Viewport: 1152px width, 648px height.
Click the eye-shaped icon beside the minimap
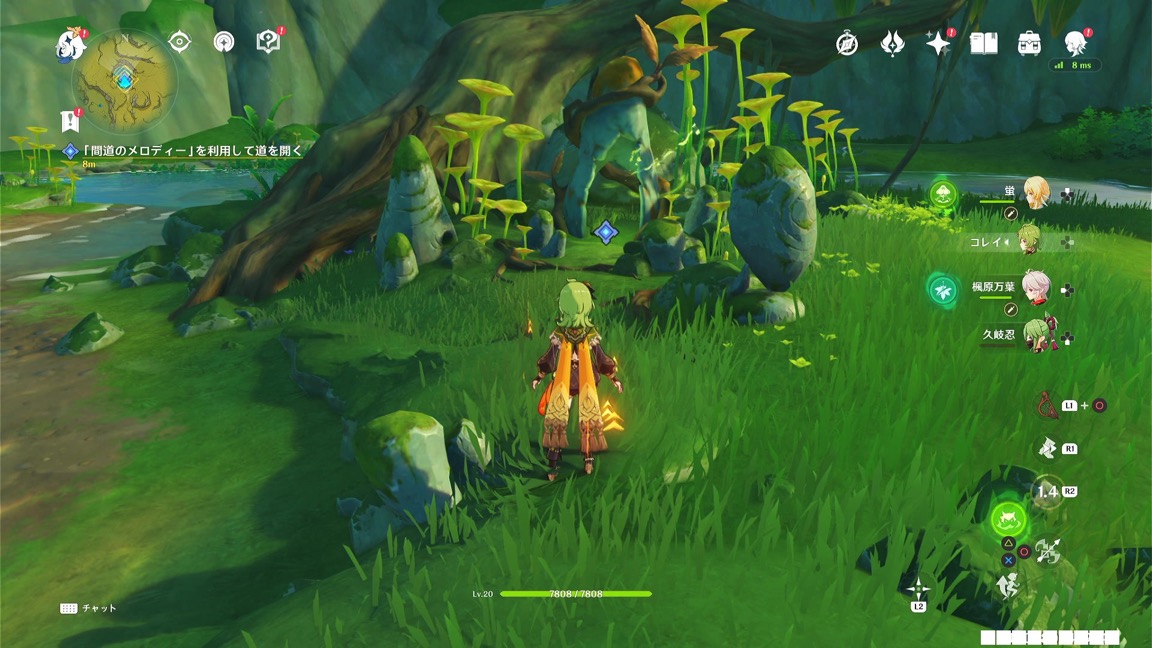[180, 41]
